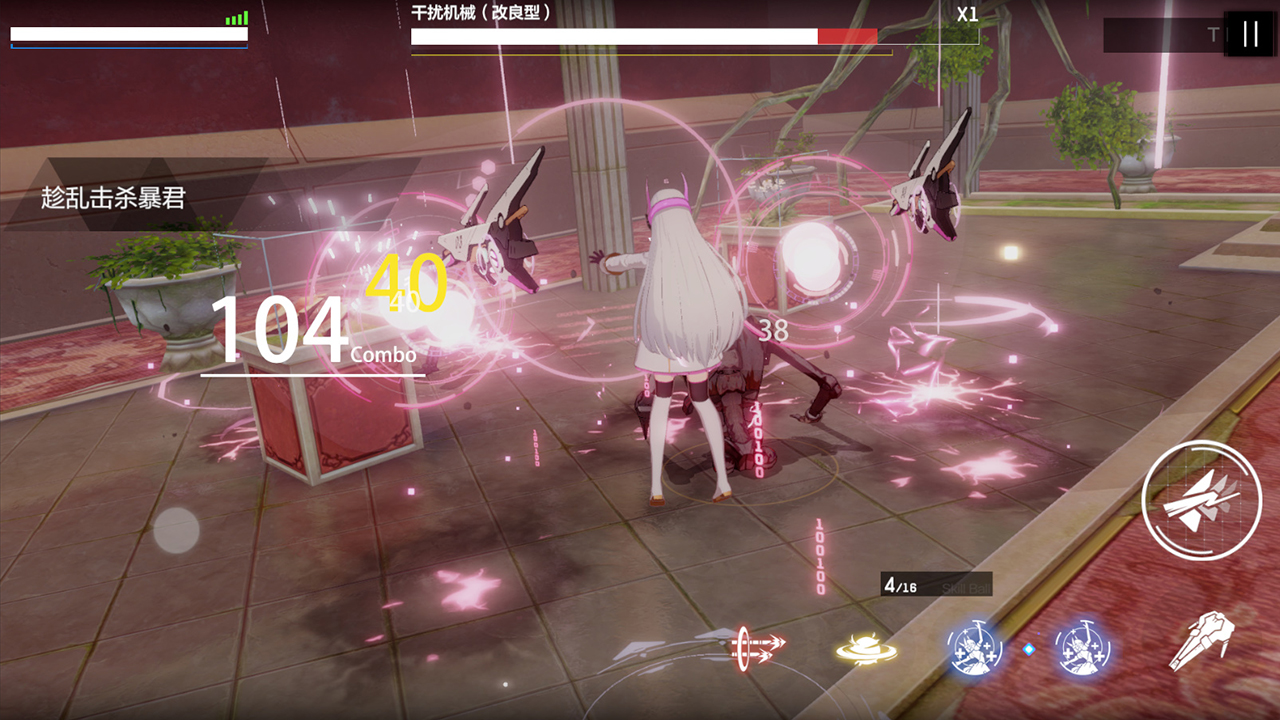This screenshot has width=1280, height=720.
Task: Touch the virtual joystick circle
Action: coord(177,530)
